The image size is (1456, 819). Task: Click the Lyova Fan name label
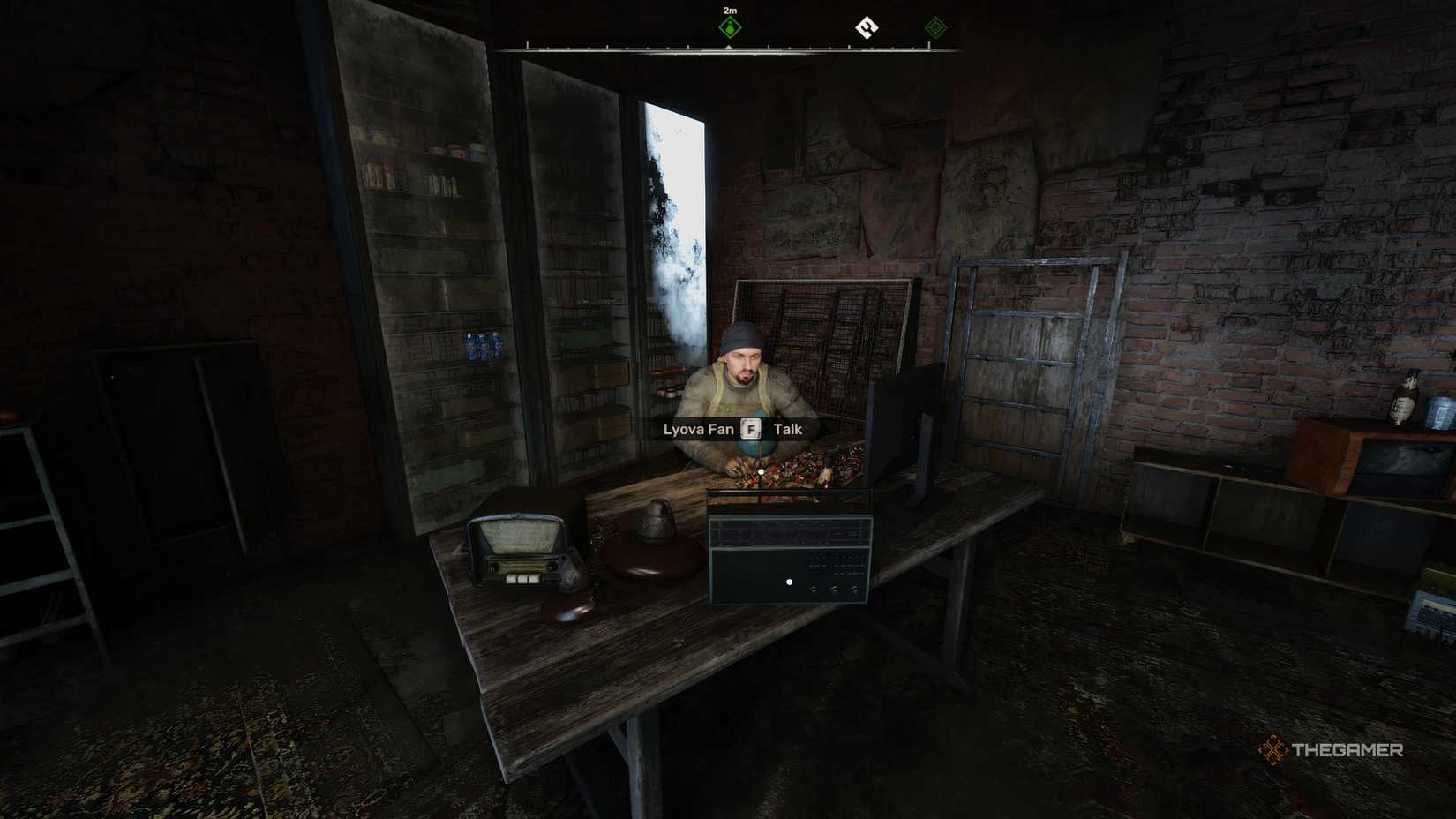697,430
